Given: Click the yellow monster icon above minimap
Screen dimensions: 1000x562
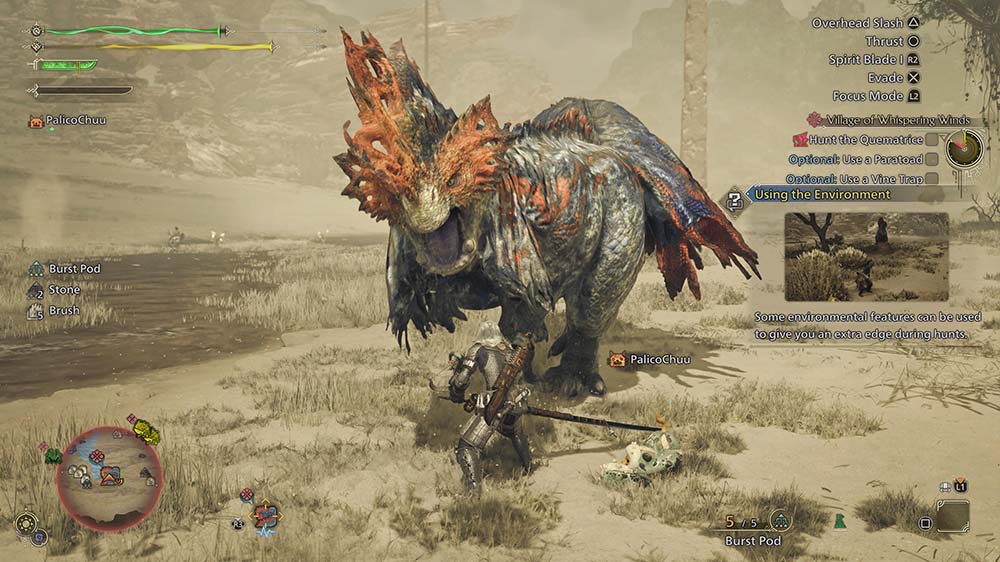Looking at the screenshot, I should click(147, 432).
